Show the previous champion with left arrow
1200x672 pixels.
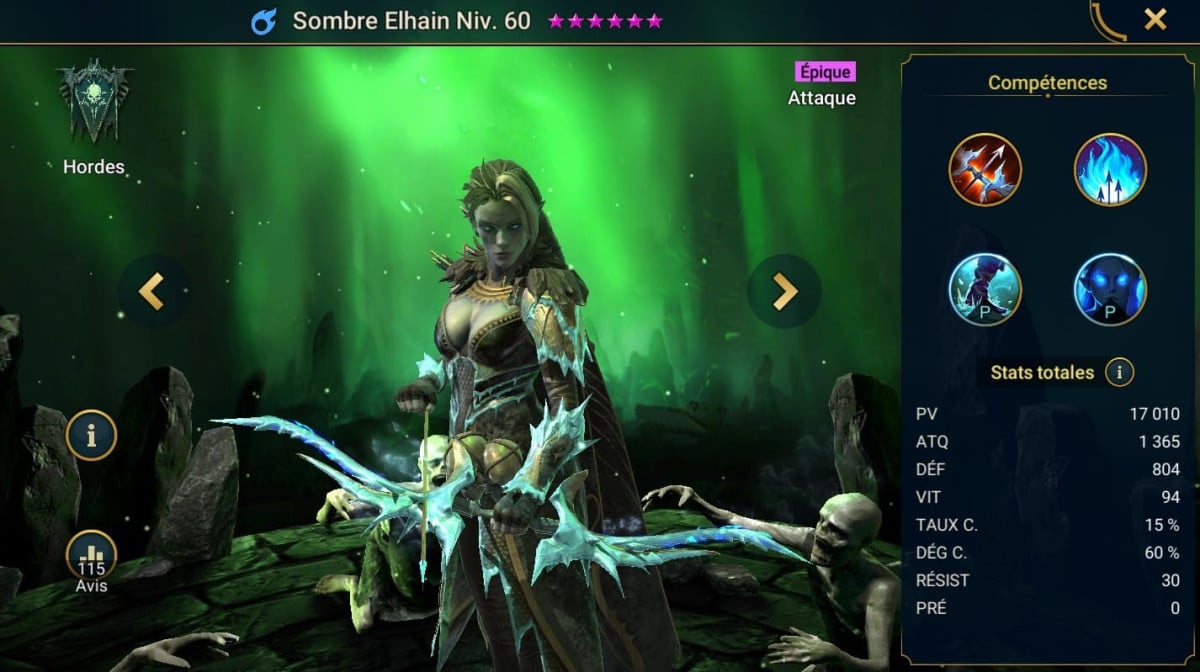coord(153,291)
